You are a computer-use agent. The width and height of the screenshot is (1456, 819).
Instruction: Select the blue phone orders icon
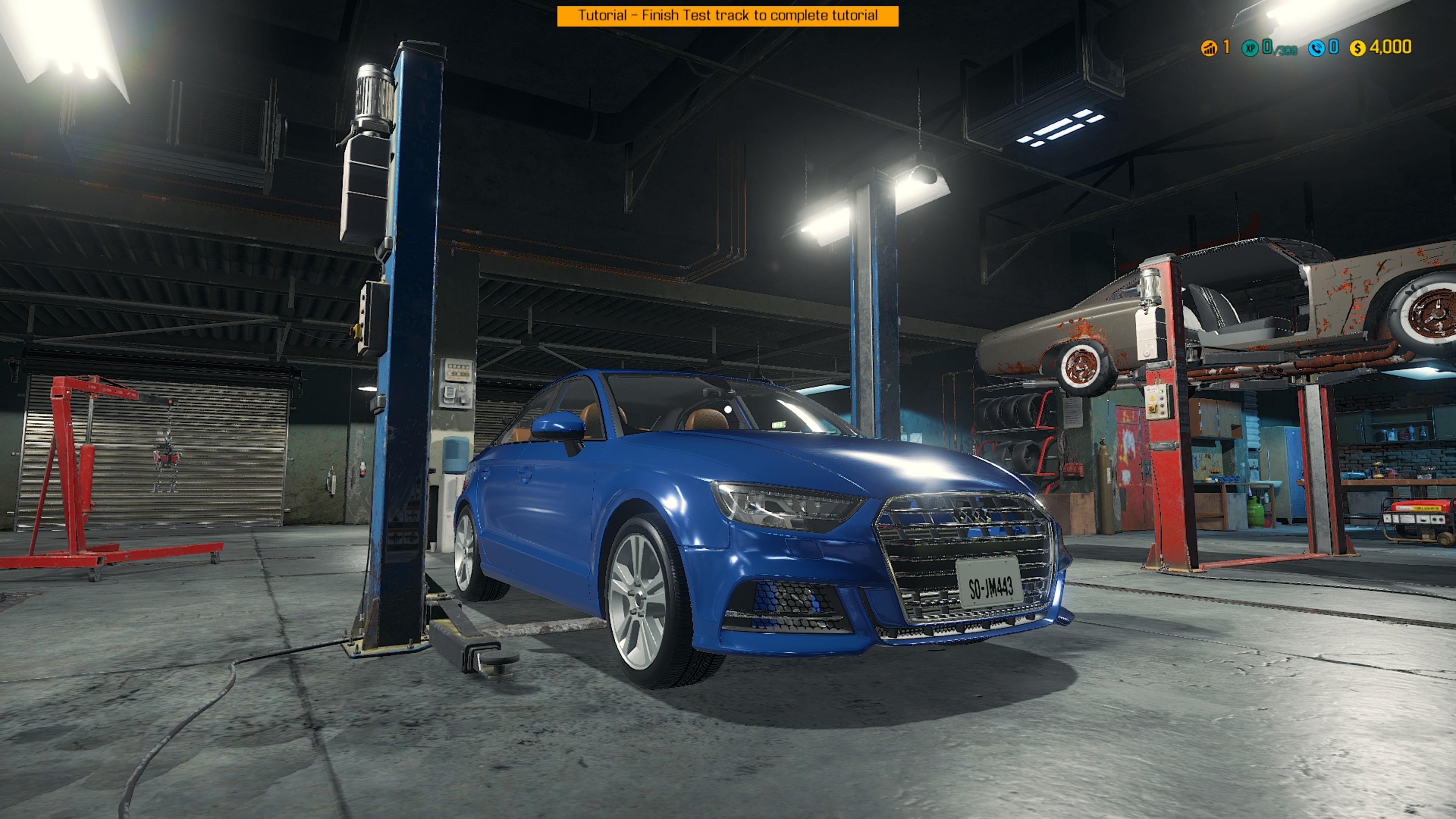click(1316, 49)
